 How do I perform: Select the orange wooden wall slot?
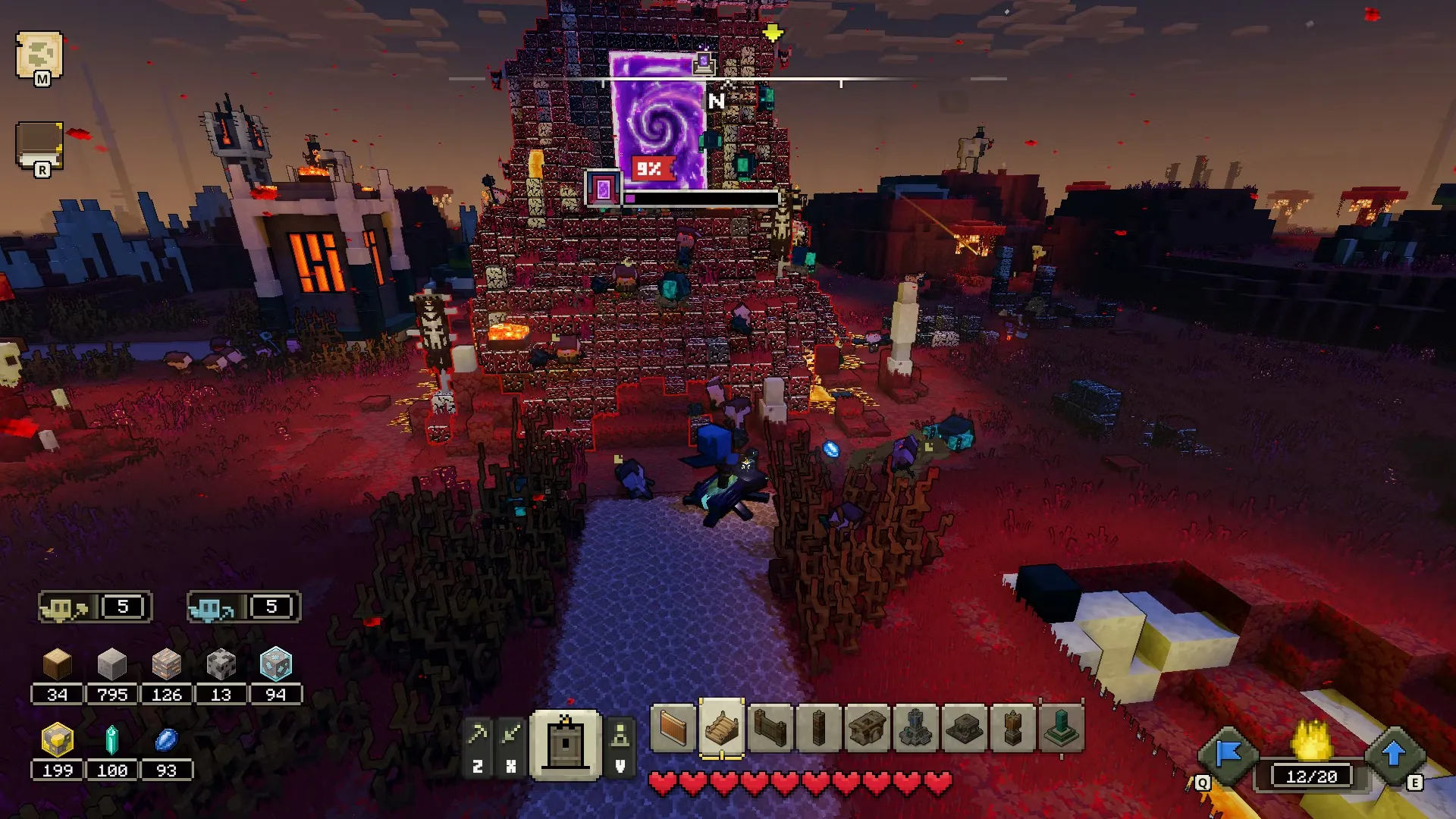pos(673,729)
